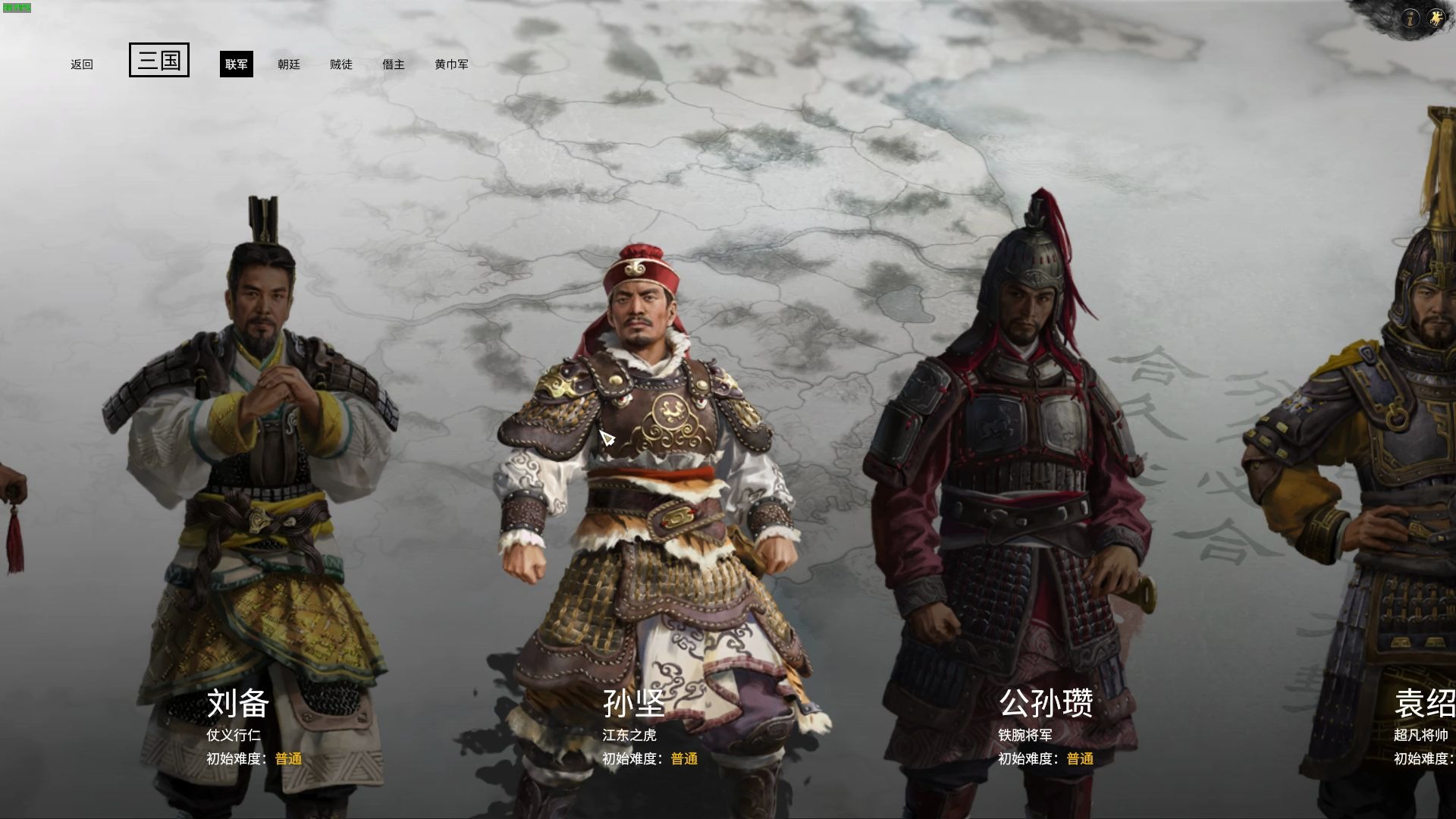This screenshot has width=1456, height=819.
Task: Open the 僭主 faction category
Action: point(394,64)
